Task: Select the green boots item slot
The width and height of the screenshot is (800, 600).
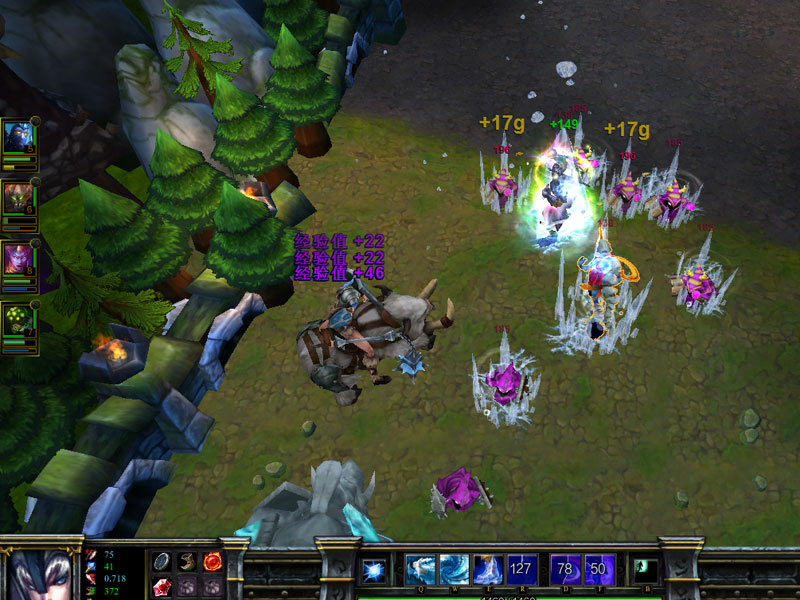Action: [x=187, y=562]
